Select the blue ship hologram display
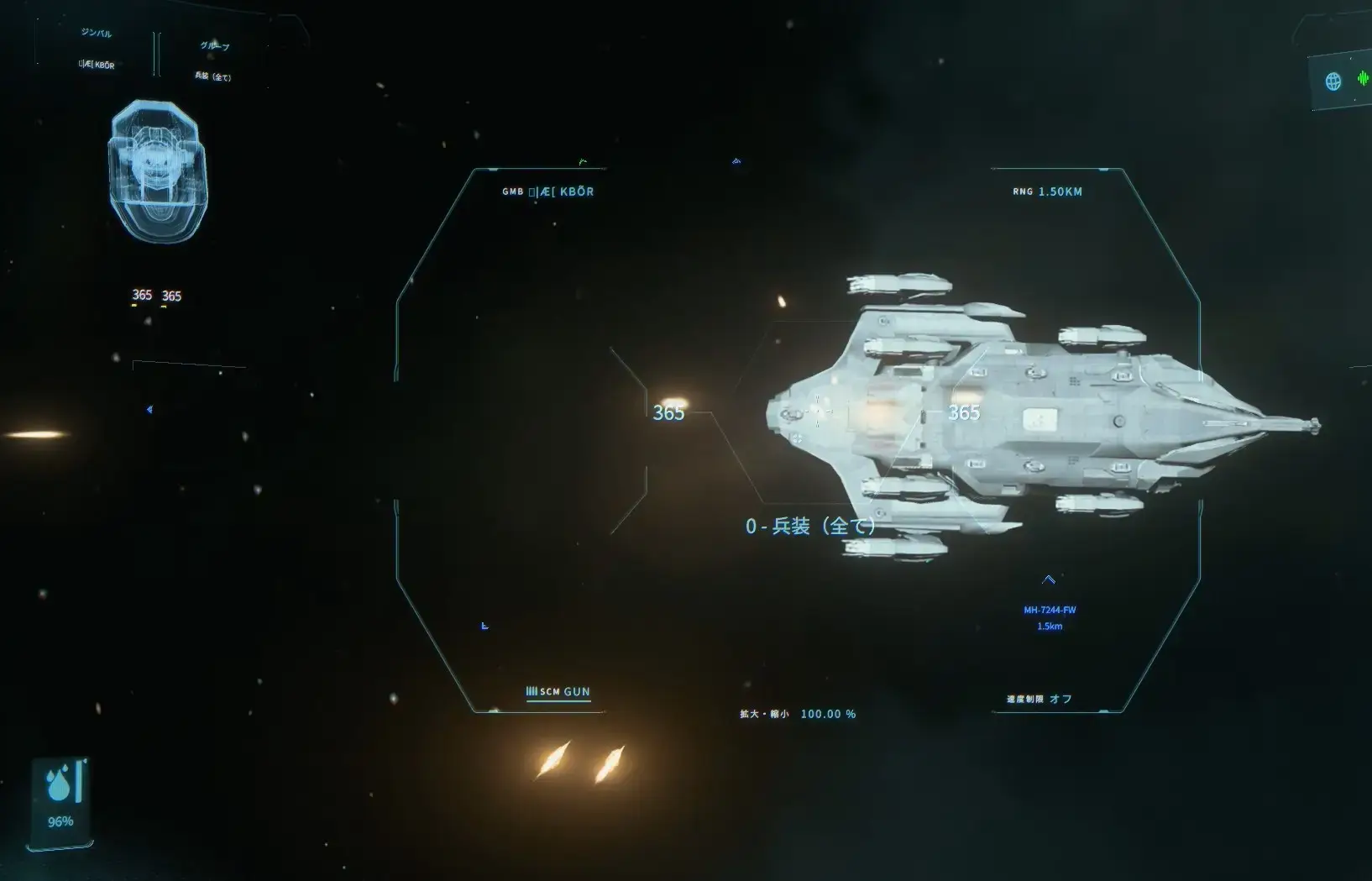Image resolution: width=1372 pixels, height=881 pixels. pyautogui.click(x=158, y=171)
